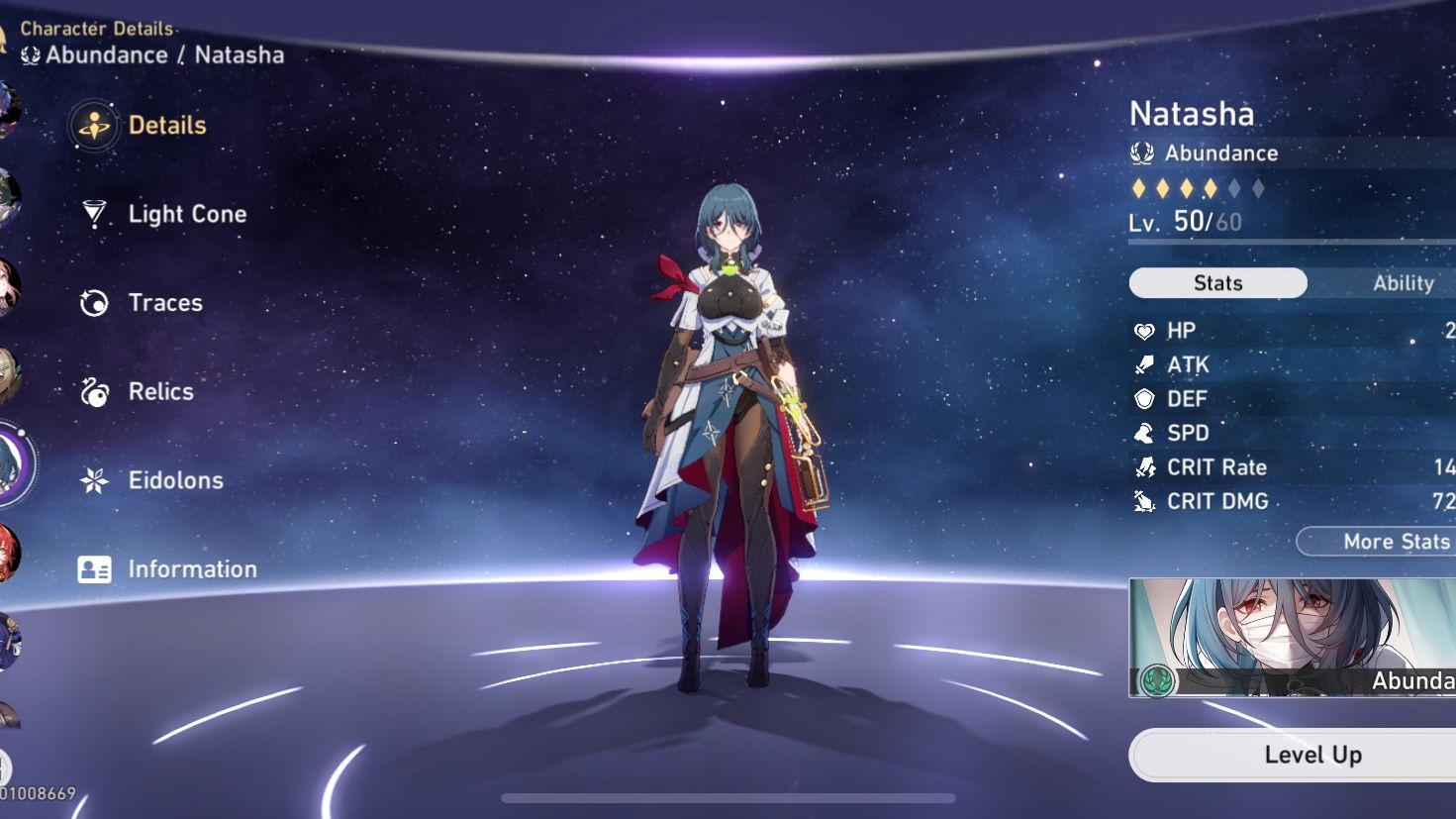Switch to the Ability tab
1456x819 pixels.
1404,283
